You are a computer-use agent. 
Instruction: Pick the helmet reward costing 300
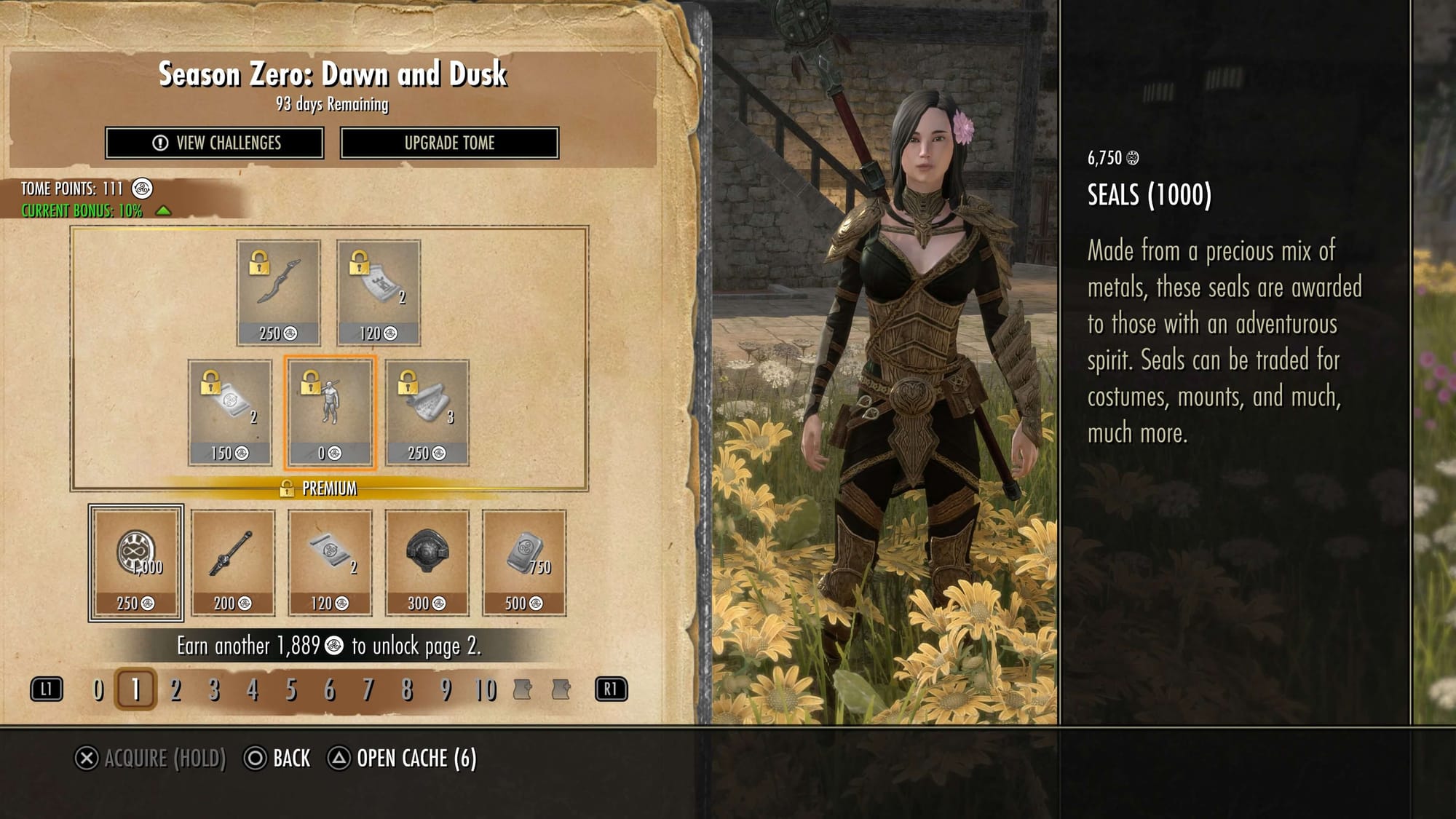click(x=427, y=563)
